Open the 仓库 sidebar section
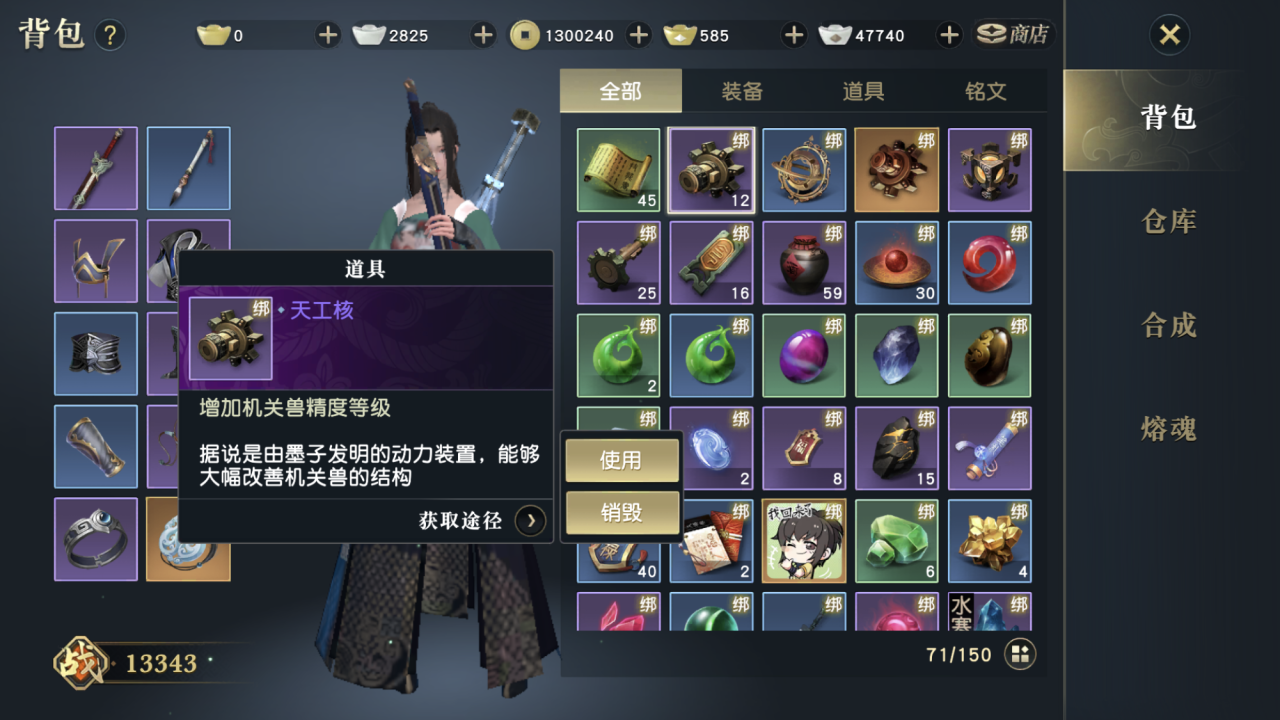Viewport: 1280px width, 720px height. (1167, 222)
